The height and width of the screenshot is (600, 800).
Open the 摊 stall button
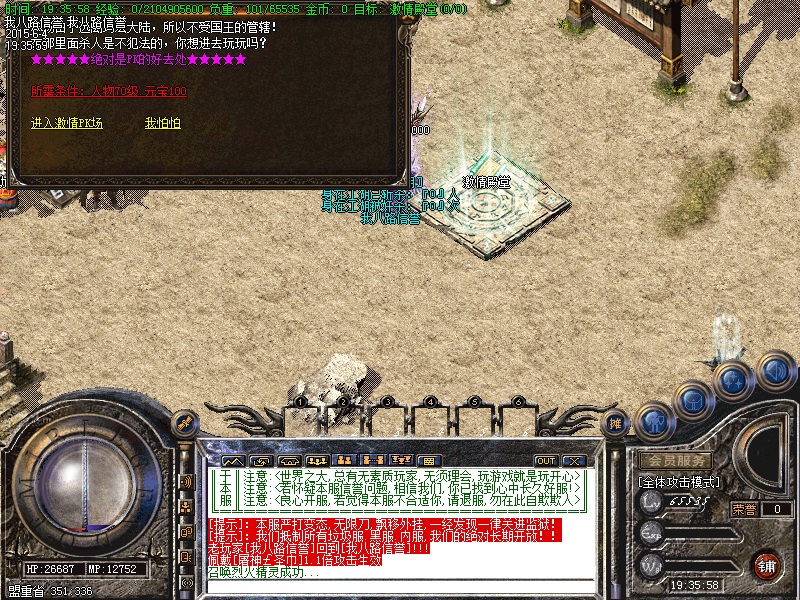(617, 424)
